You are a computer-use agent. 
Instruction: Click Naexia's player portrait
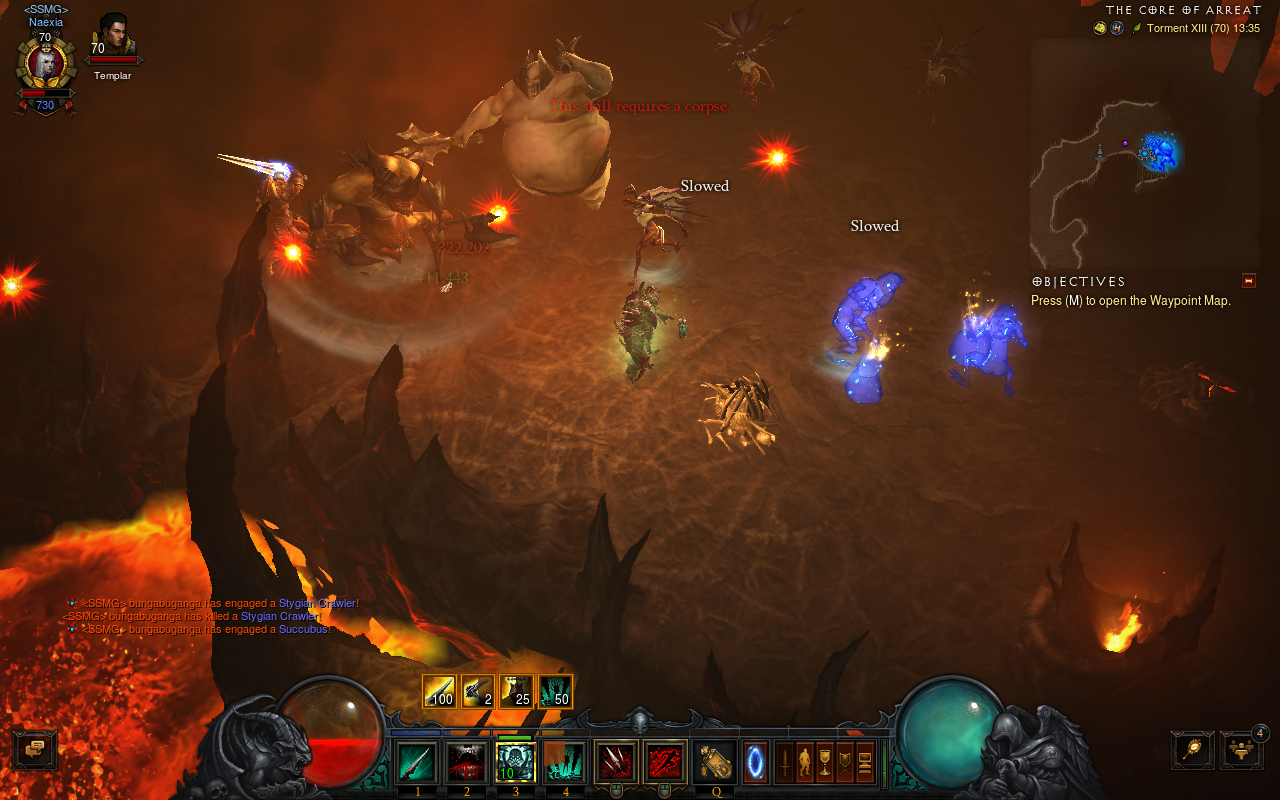point(45,65)
